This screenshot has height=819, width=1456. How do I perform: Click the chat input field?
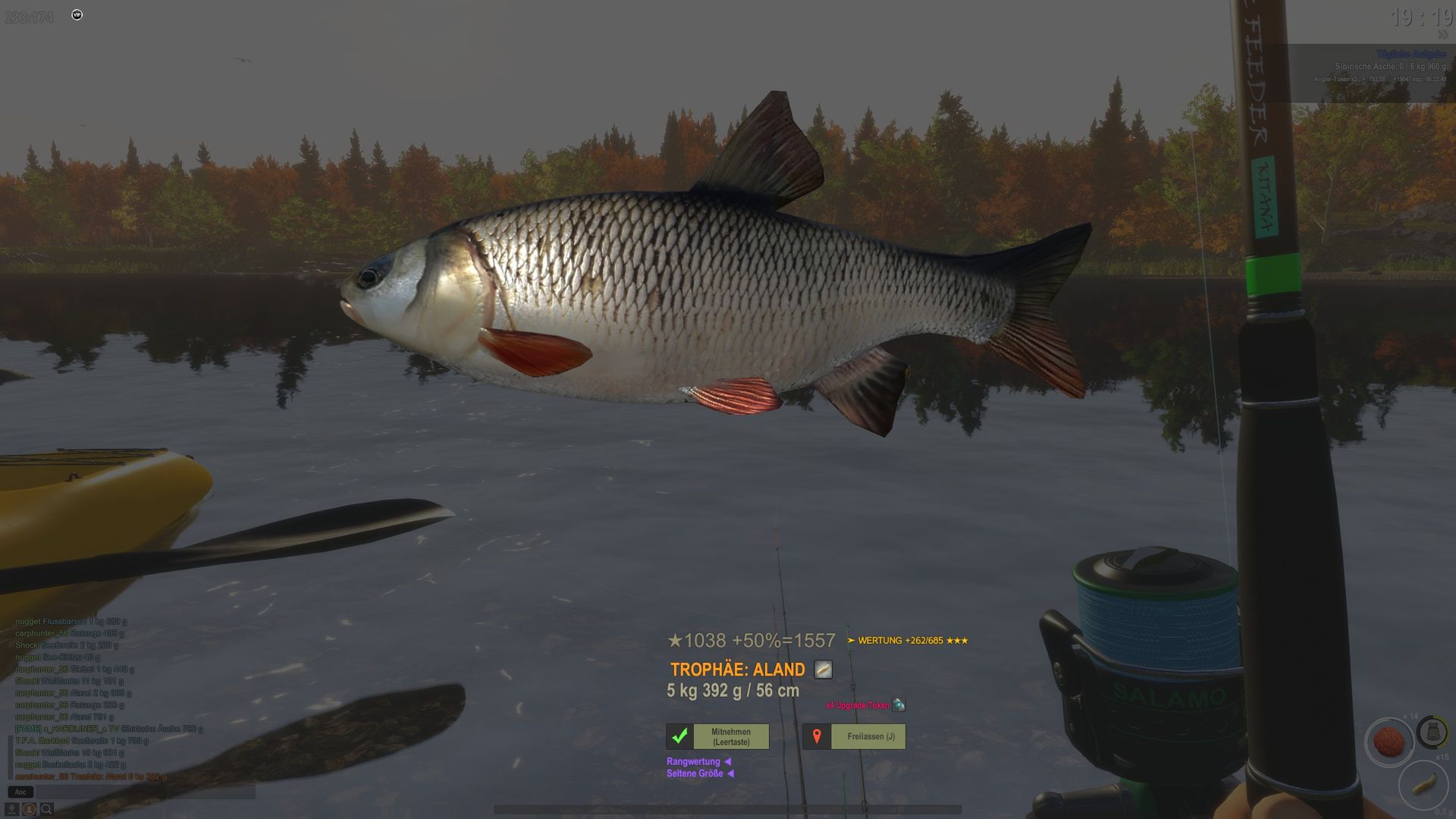pyautogui.click(x=144, y=792)
